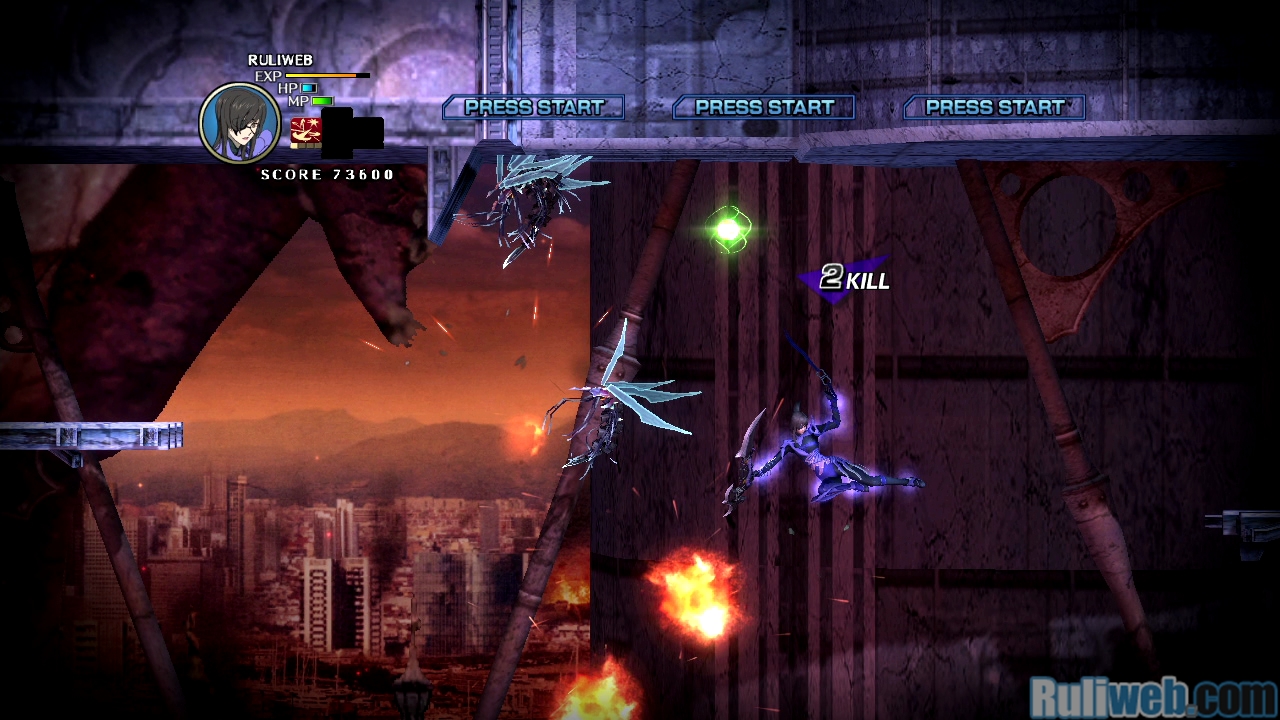The image size is (1280, 720).
Task: Click the RULIWEB player character portrait
Action: coord(240,124)
